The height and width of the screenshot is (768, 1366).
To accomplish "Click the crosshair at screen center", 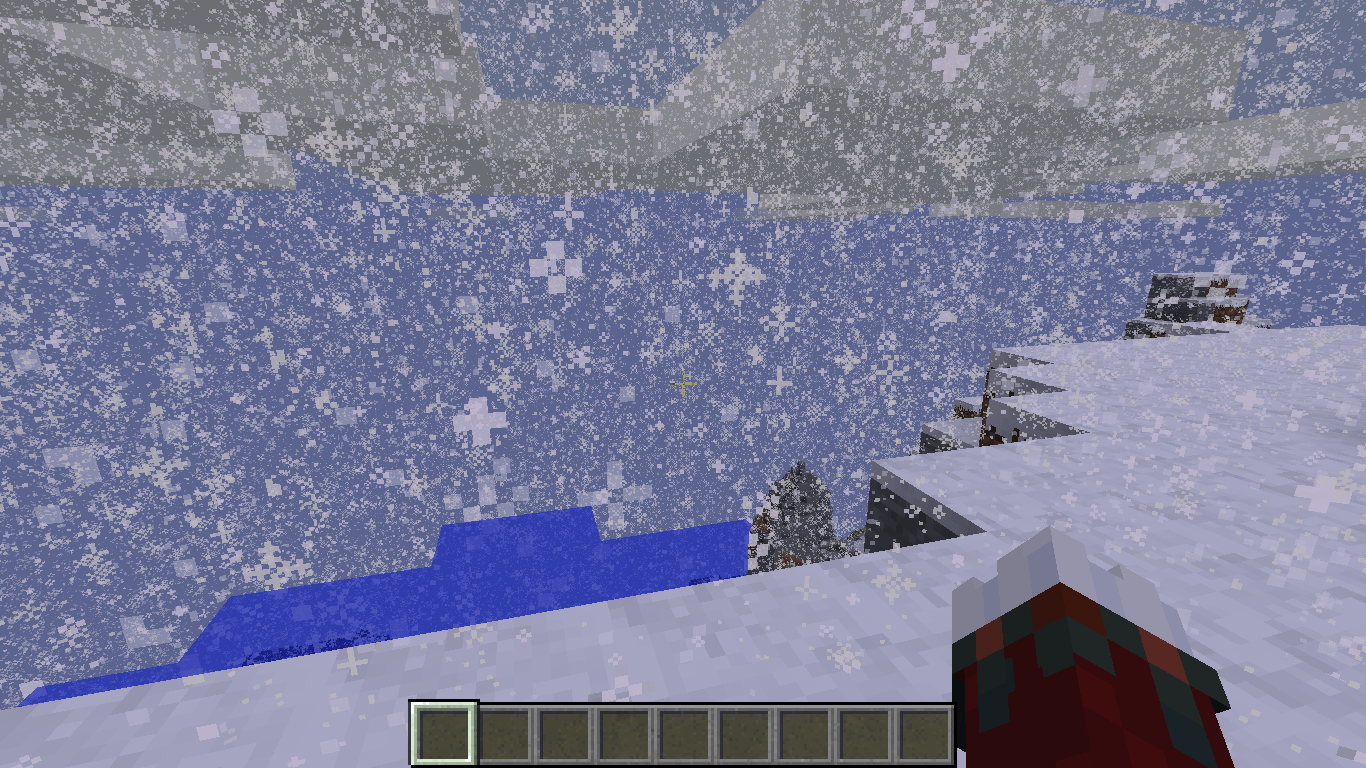I will click(x=683, y=384).
